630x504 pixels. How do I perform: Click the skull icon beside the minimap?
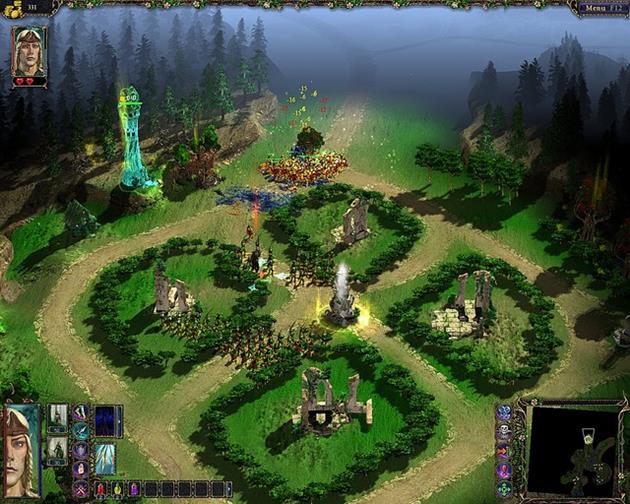click(x=504, y=431)
